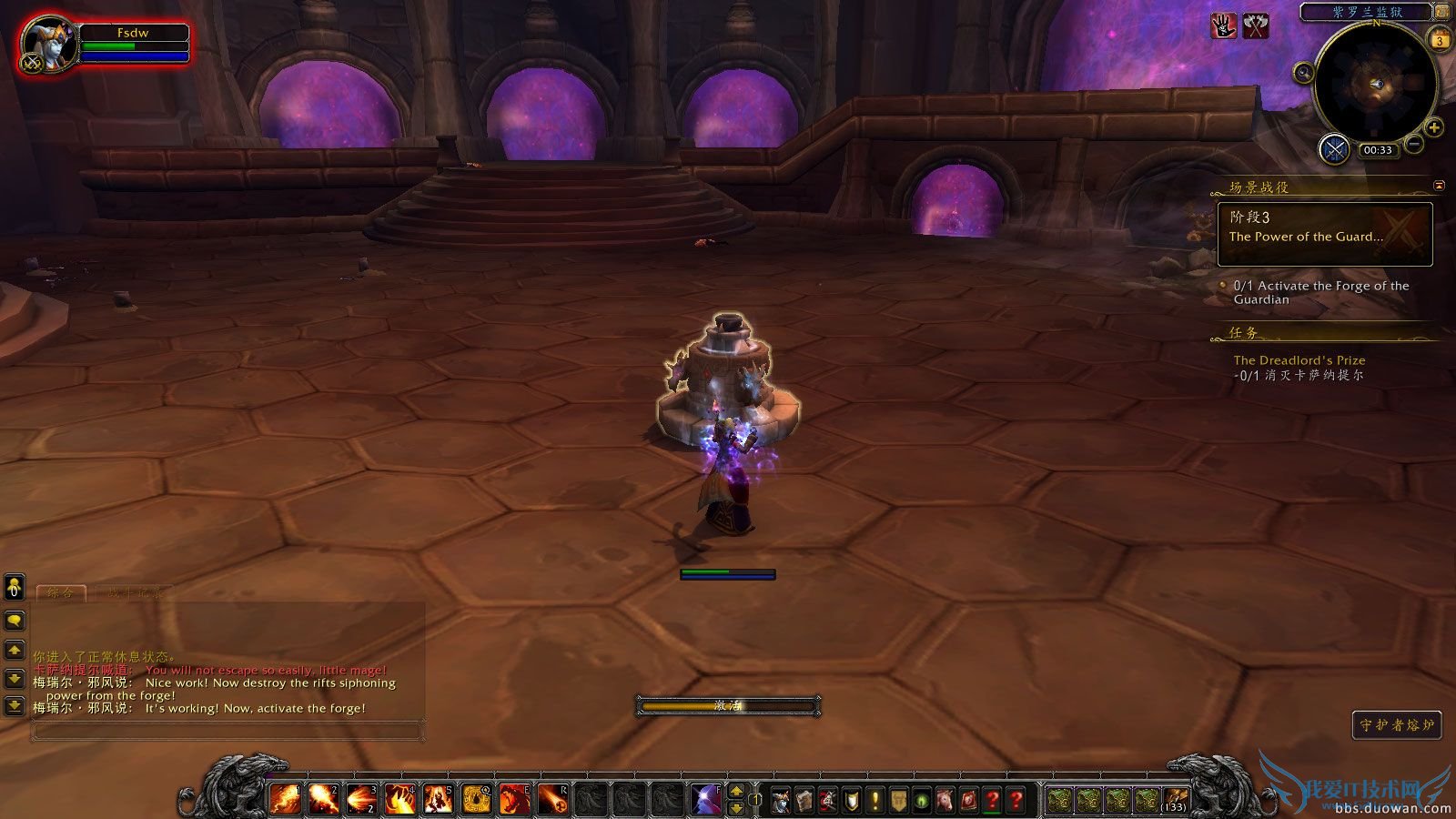This screenshot has height=819, width=1456.
Task: Switch to the 战斗记录 chat tab
Action: [134, 592]
